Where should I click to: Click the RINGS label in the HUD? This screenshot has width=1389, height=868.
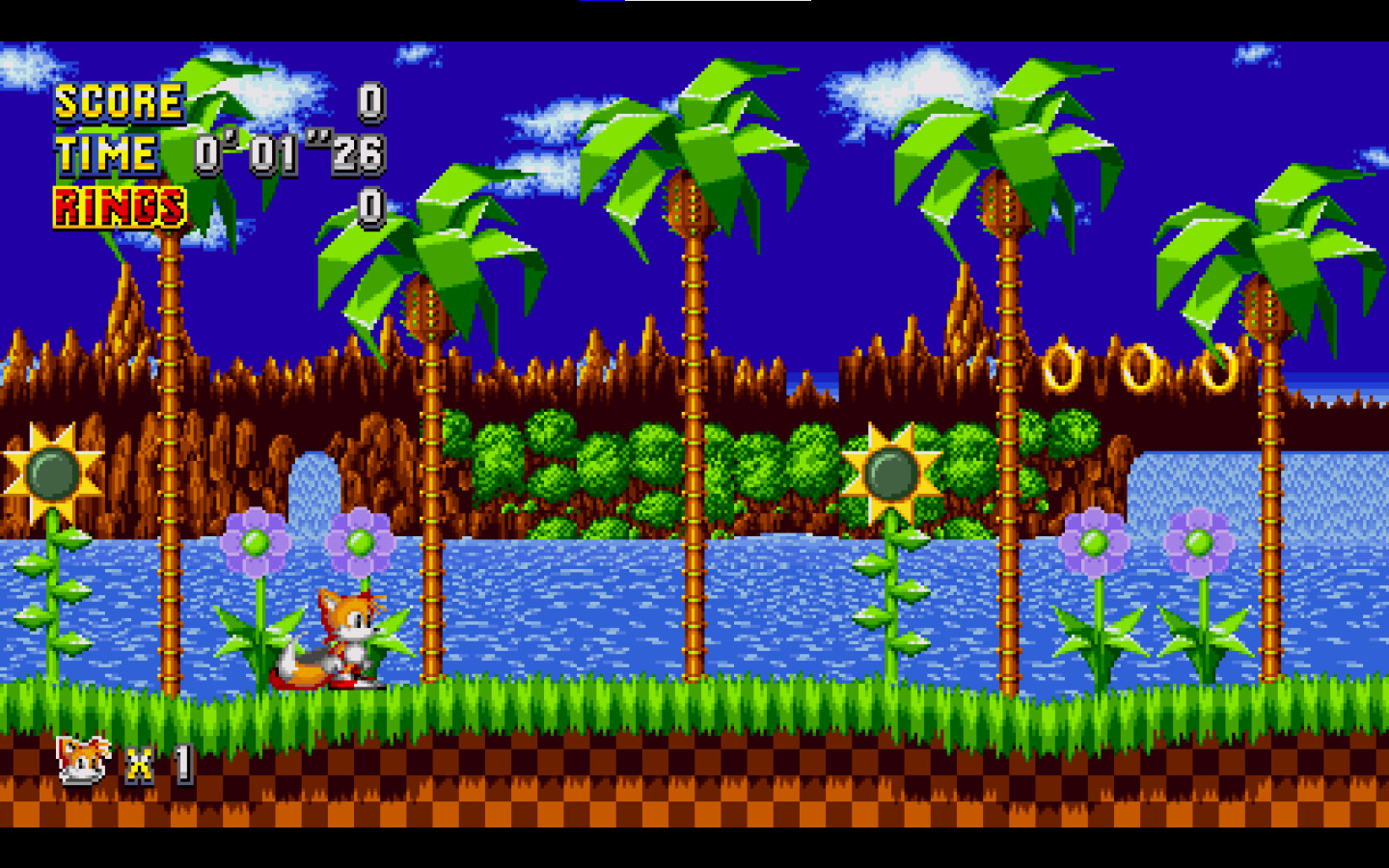click(x=120, y=204)
